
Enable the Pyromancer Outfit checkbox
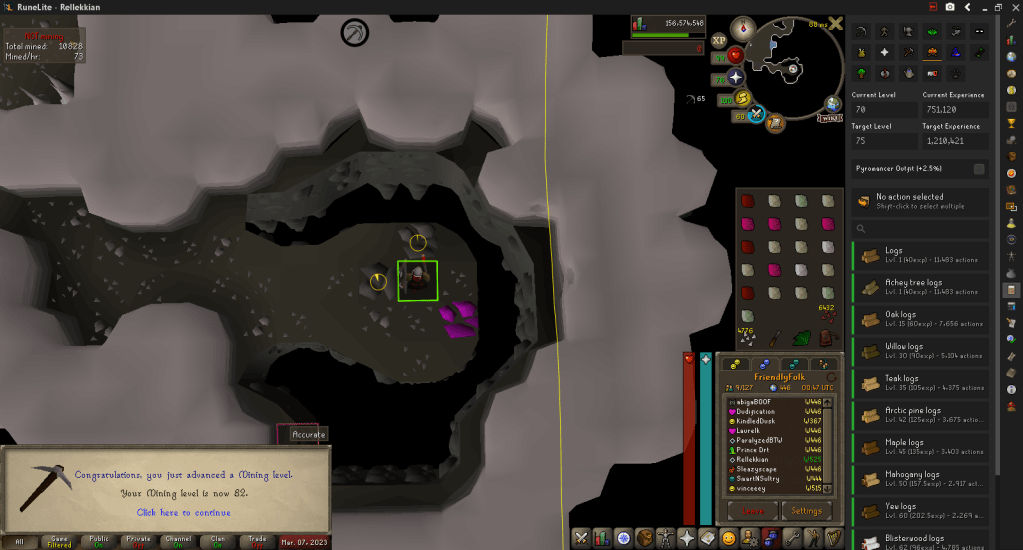(979, 169)
